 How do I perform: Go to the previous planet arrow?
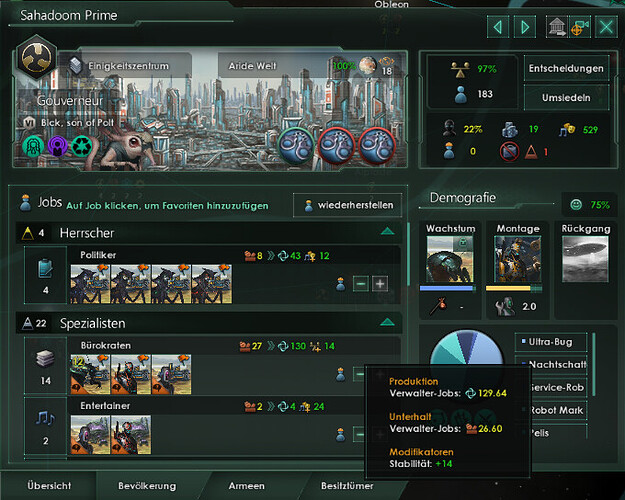500,26
